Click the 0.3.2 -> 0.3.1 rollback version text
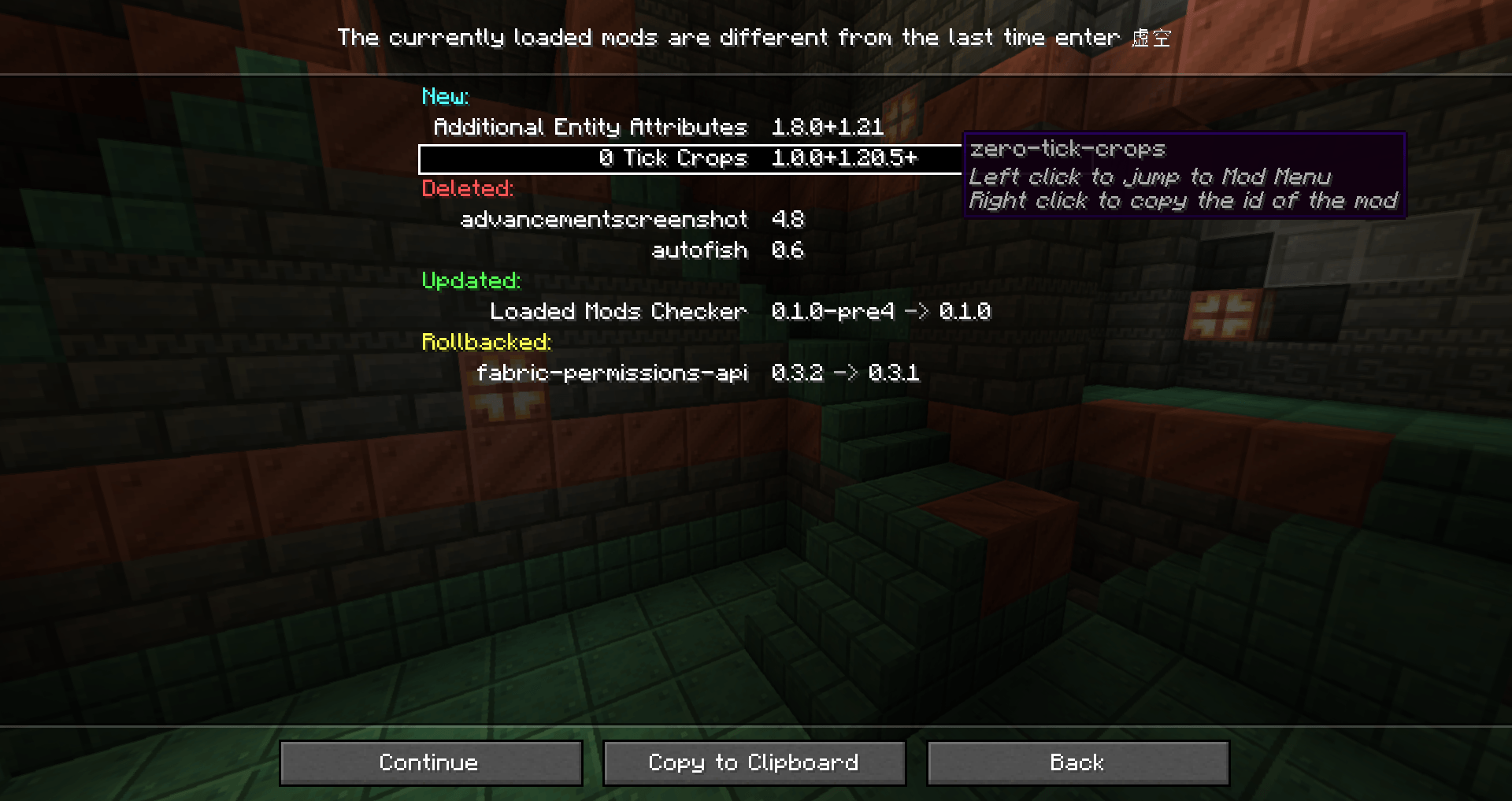Image resolution: width=1512 pixels, height=801 pixels. coord(845,373)
